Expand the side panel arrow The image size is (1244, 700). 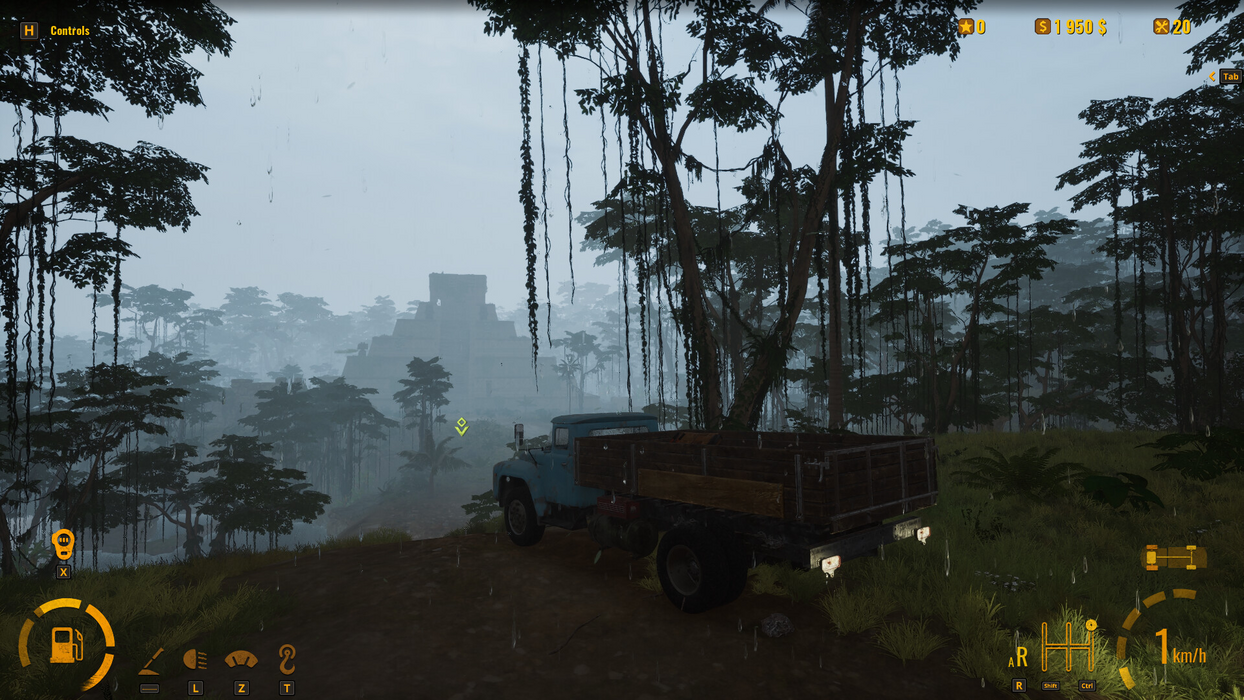click(x=1212, y=76)
